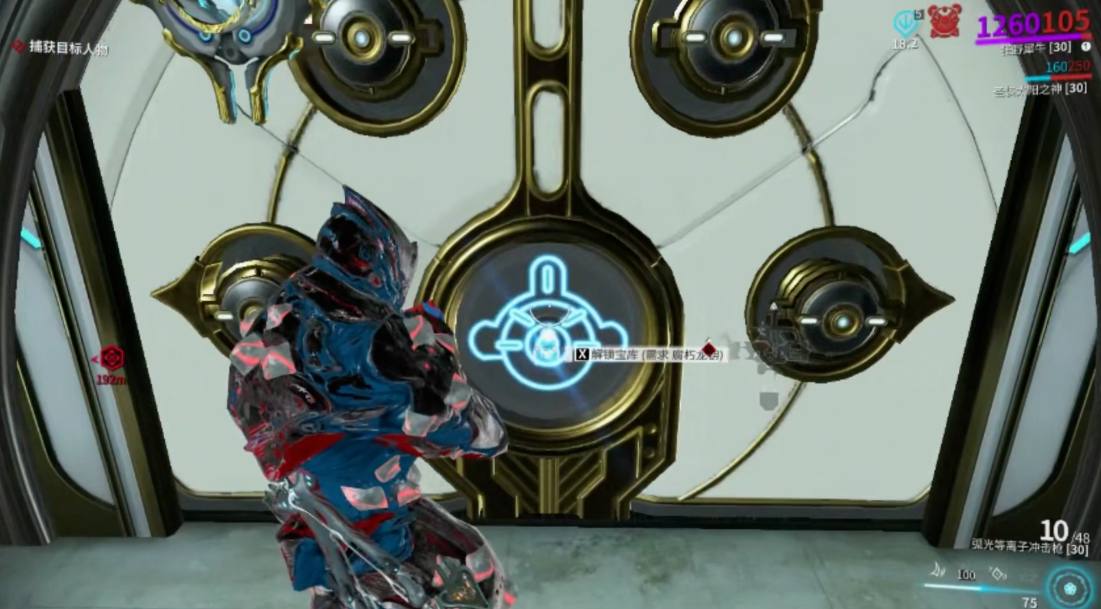This screenshot has width=1101, height=609.
Task: Select the capture target objective tracker
Action: coord(60,47)
